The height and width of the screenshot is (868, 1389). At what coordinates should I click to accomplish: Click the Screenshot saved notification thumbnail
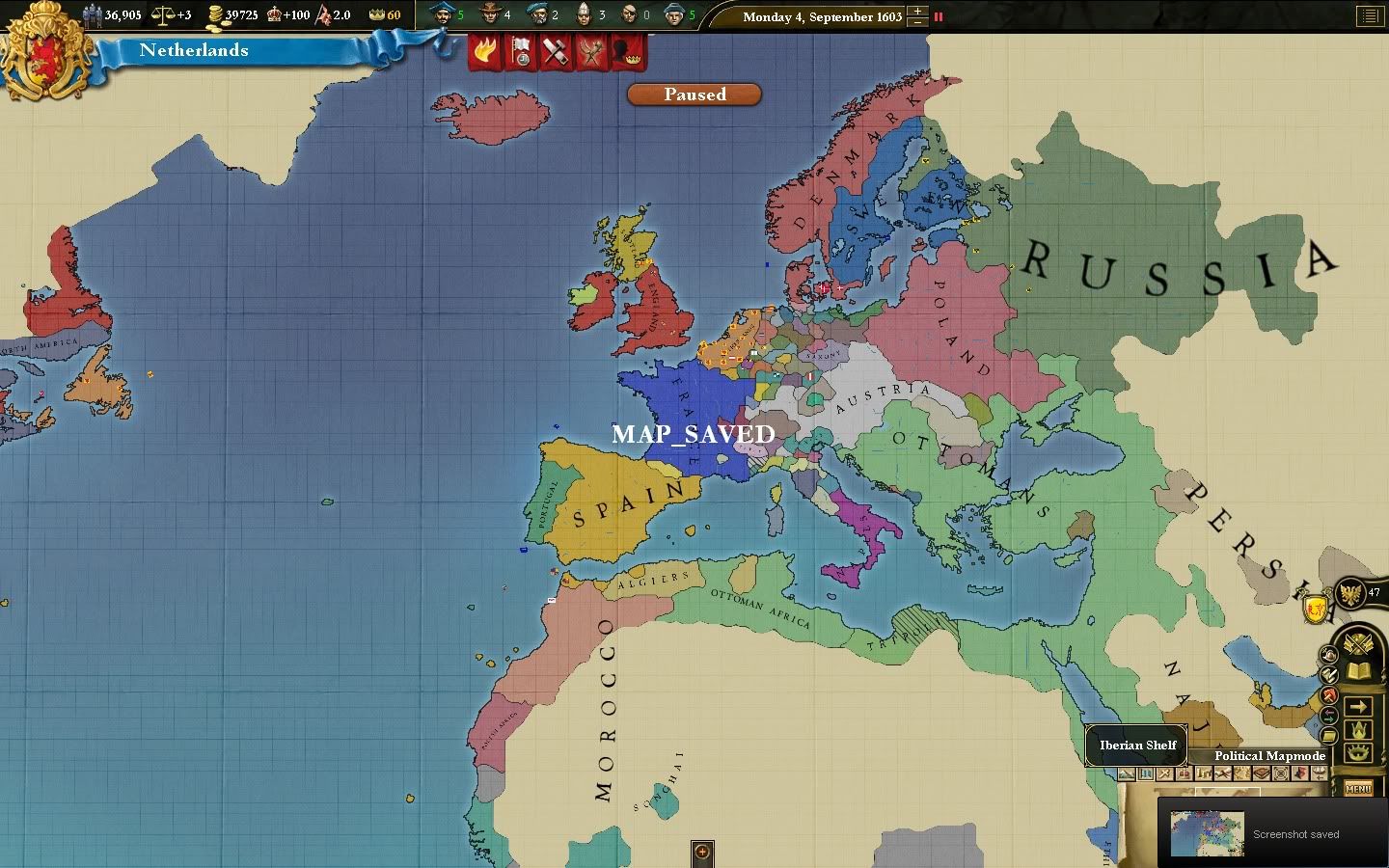1206,833
